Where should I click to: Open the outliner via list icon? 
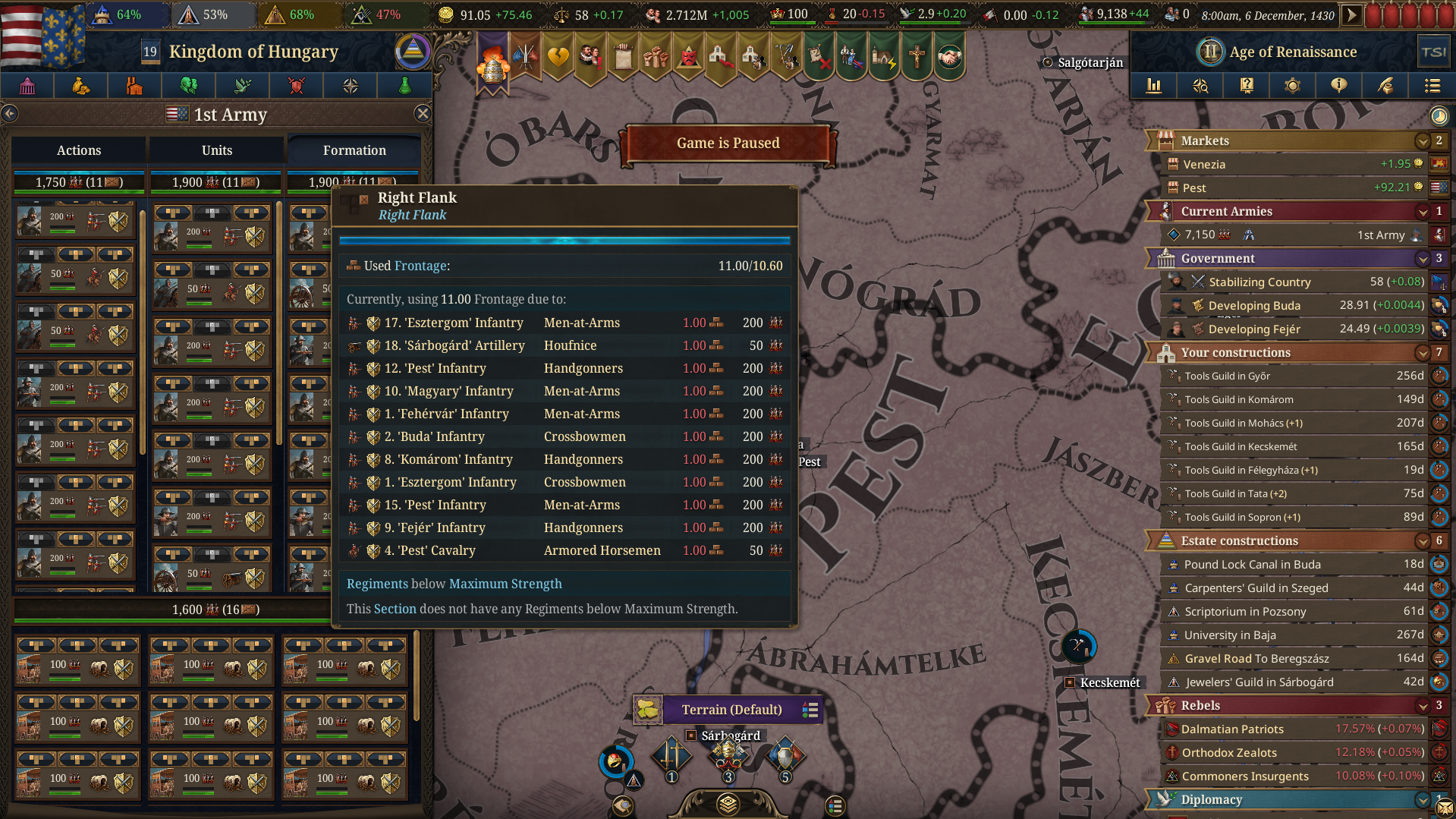click(1432, 86)
